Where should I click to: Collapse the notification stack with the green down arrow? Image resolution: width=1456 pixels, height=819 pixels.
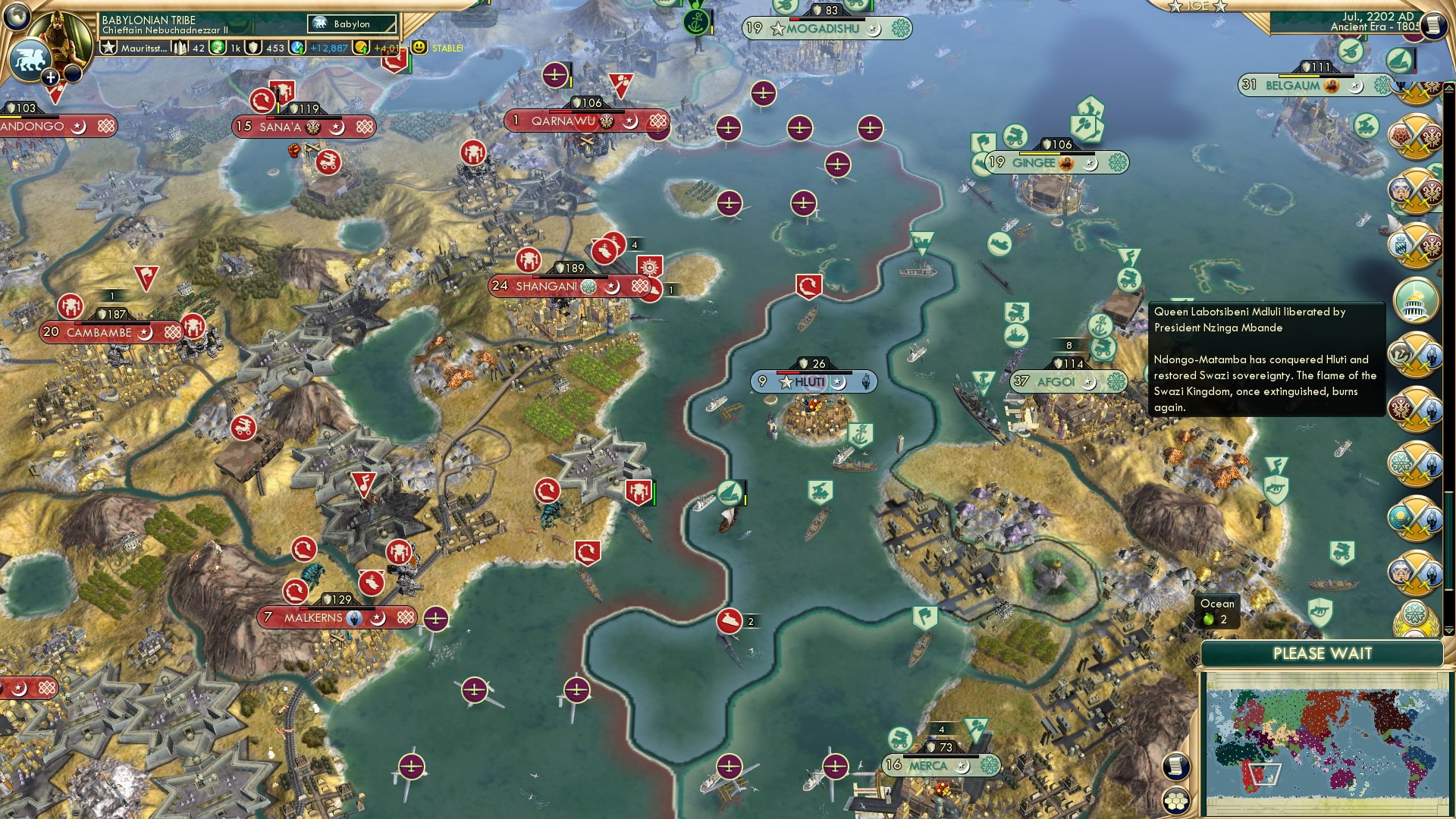pos(1449,630)
